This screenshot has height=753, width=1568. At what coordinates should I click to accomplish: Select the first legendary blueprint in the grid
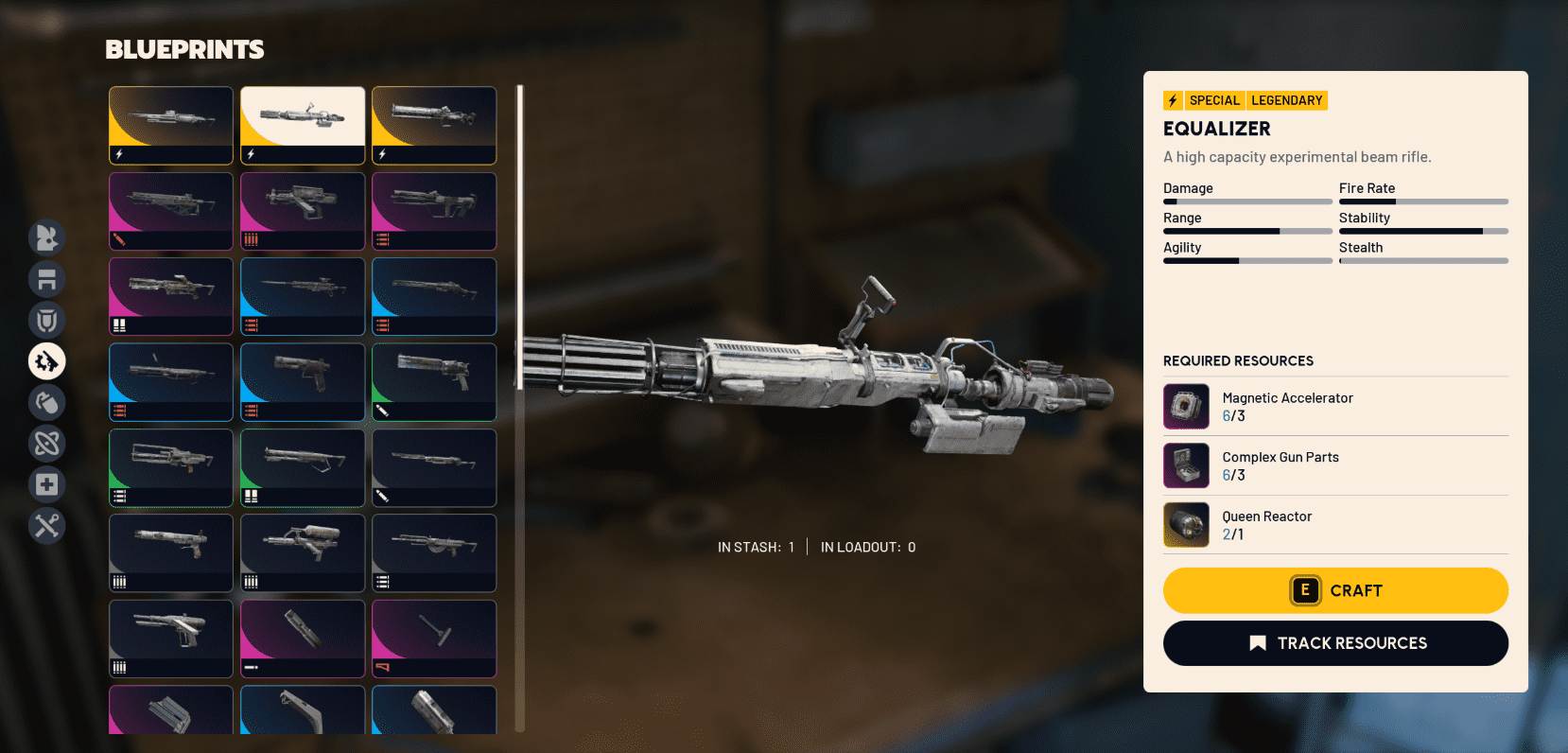pos(170,125)
